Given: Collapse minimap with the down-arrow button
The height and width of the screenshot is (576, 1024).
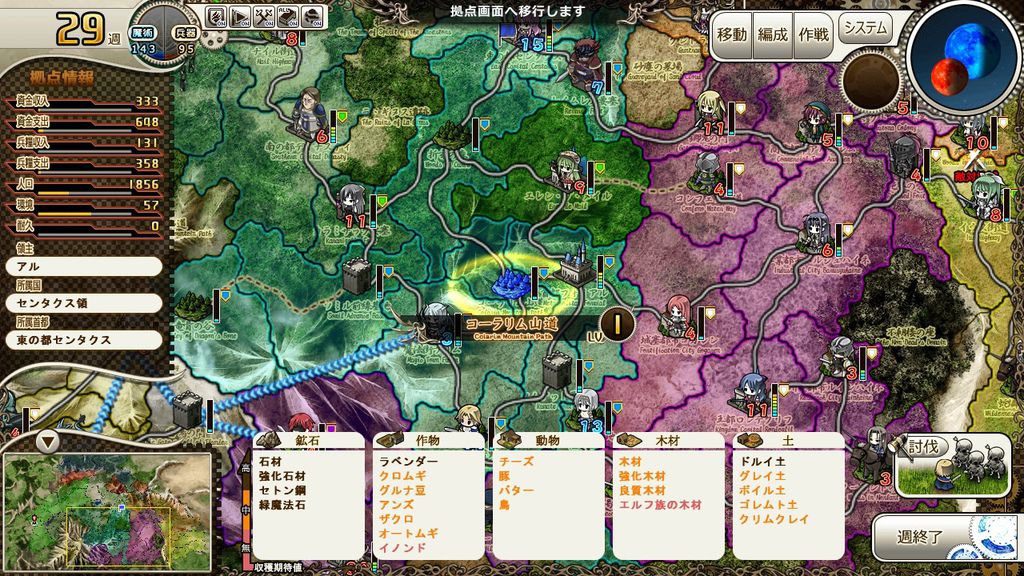Looking at the screenshot, I should pyautogui.click(x=46, y=441).
